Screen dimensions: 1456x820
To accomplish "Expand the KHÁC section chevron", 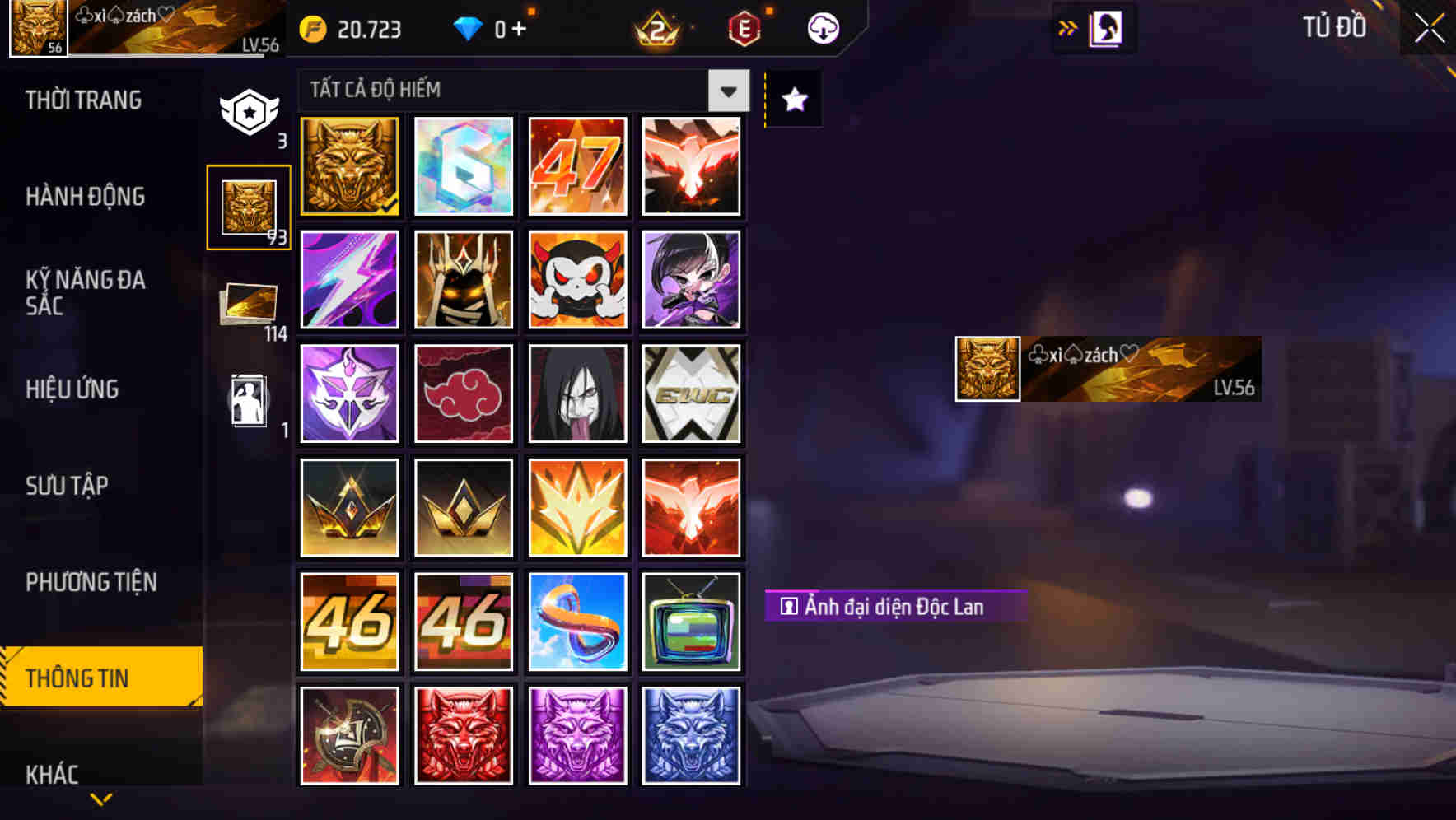I will pos(101,797).
